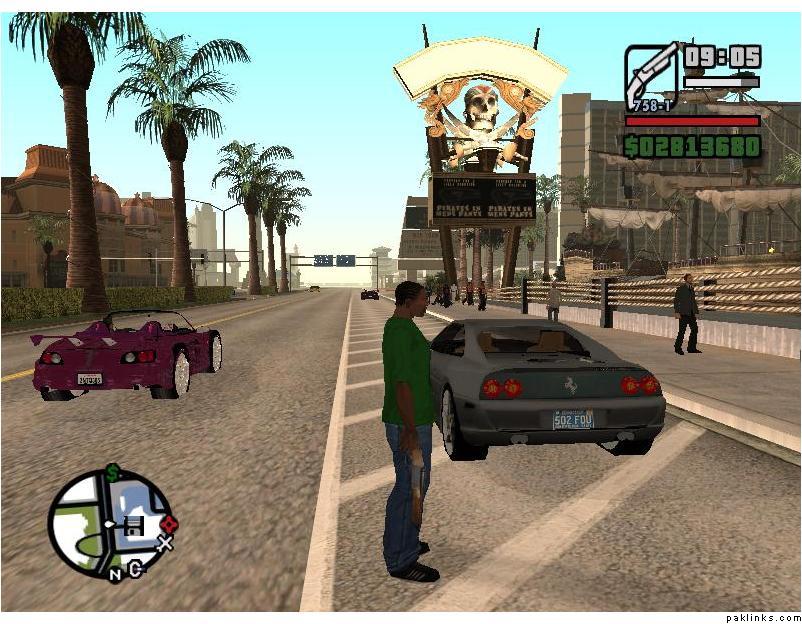
Task: Click the red casino chip radar blip
Action: click(x=168, y=523)
